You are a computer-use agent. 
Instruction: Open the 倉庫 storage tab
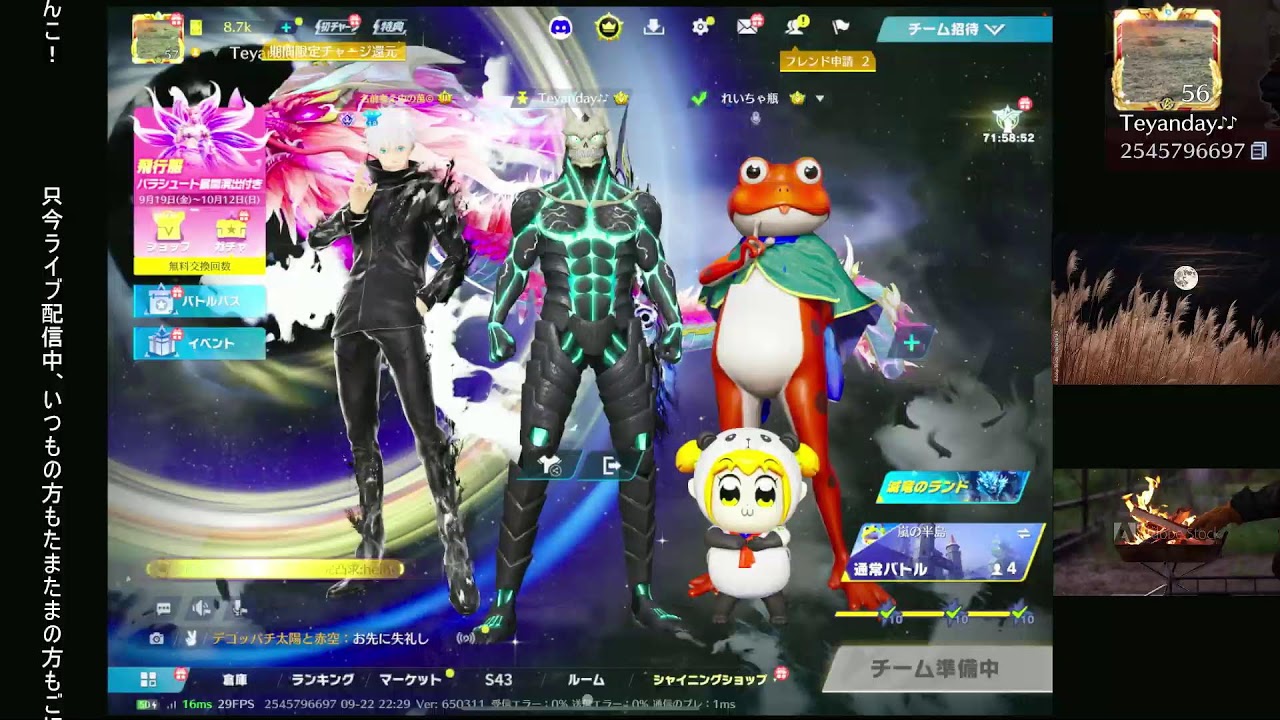click(x=235, y=680)
